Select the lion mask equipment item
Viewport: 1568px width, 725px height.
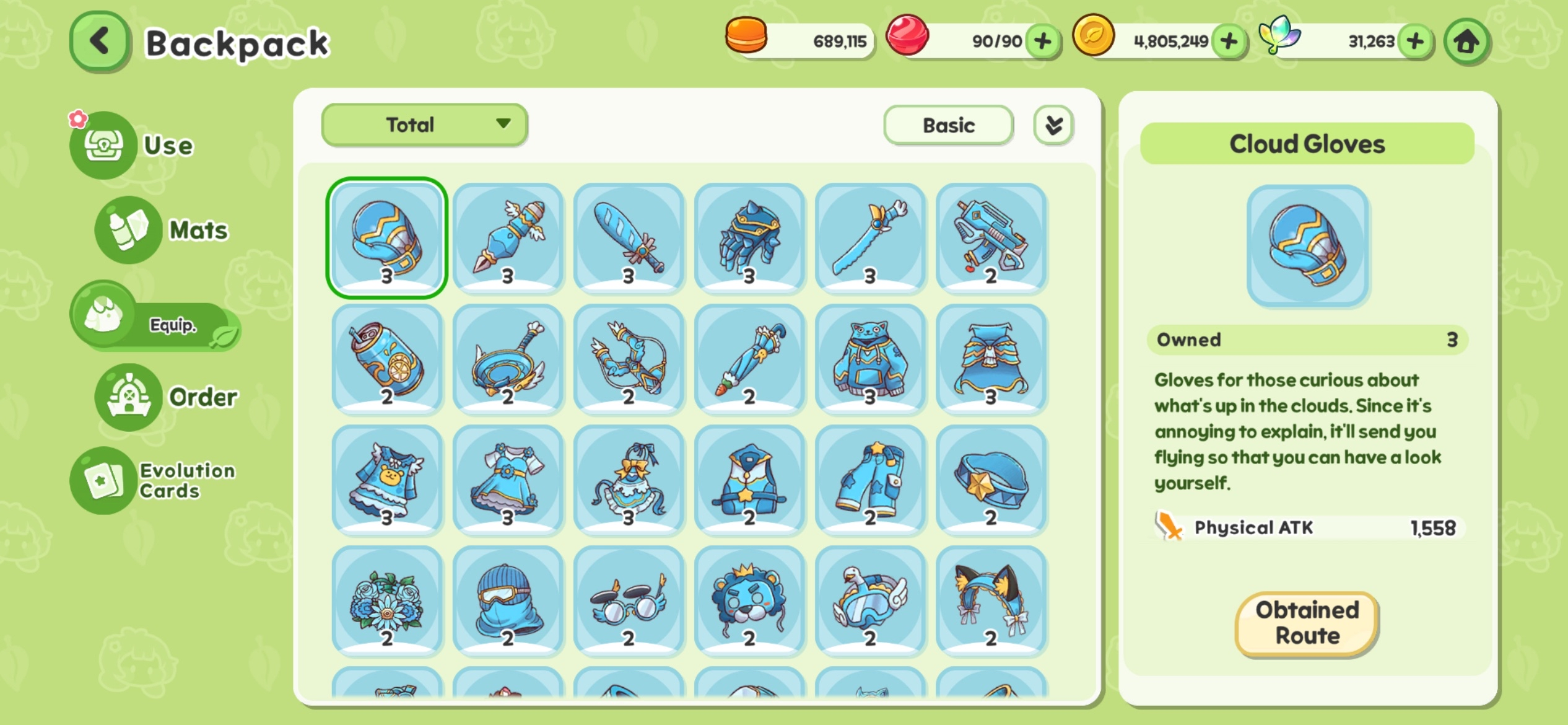coord(749,600)
